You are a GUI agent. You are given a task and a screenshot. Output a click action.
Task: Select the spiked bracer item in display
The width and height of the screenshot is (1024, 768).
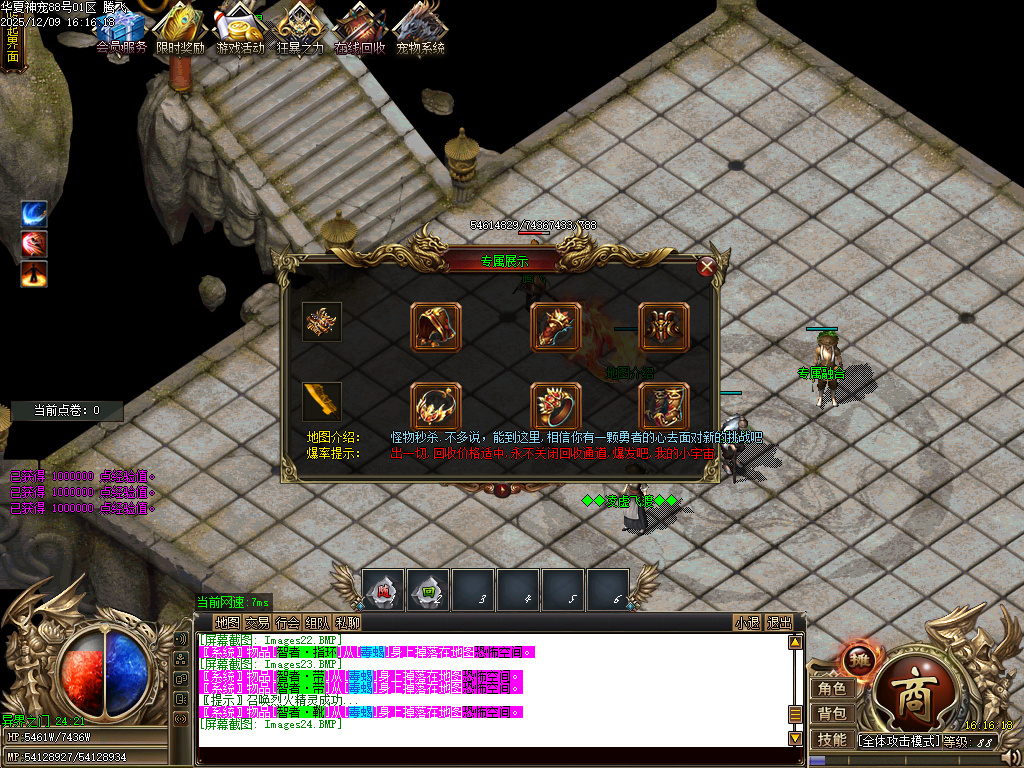[555, 327]
